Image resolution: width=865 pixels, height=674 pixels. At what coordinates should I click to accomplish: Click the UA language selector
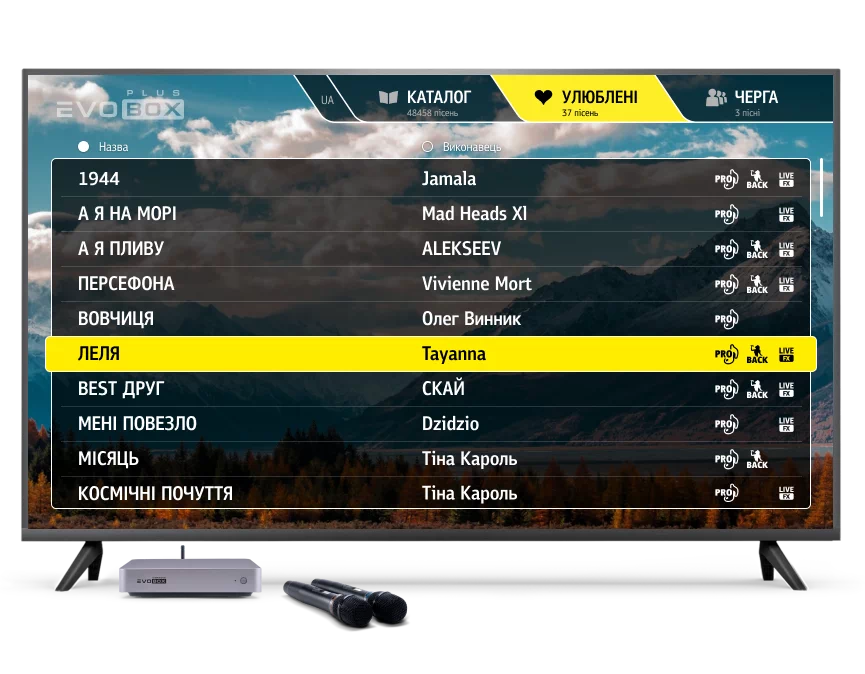327,100
